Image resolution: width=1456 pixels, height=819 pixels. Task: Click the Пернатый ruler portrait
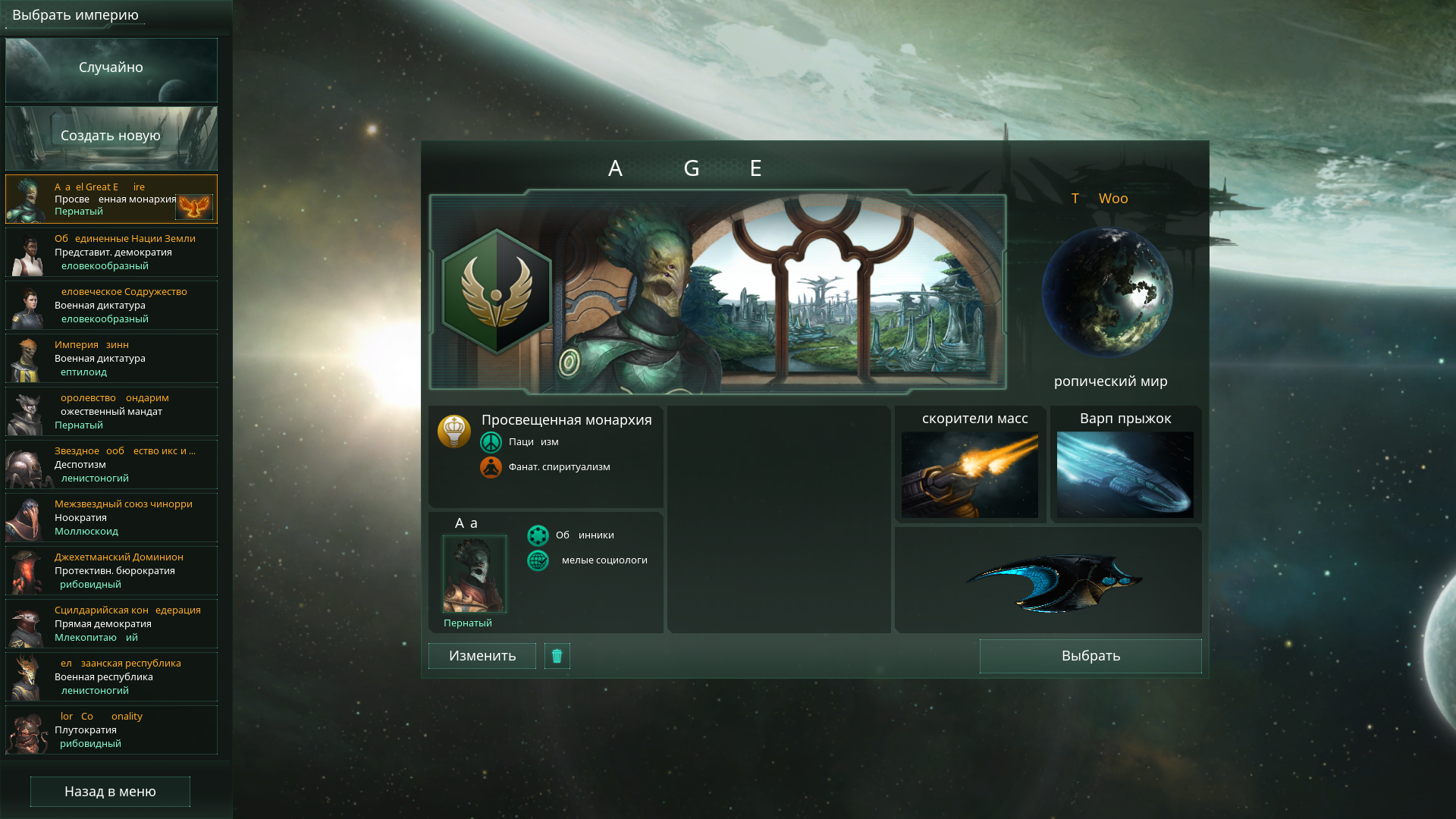[473, 574]
